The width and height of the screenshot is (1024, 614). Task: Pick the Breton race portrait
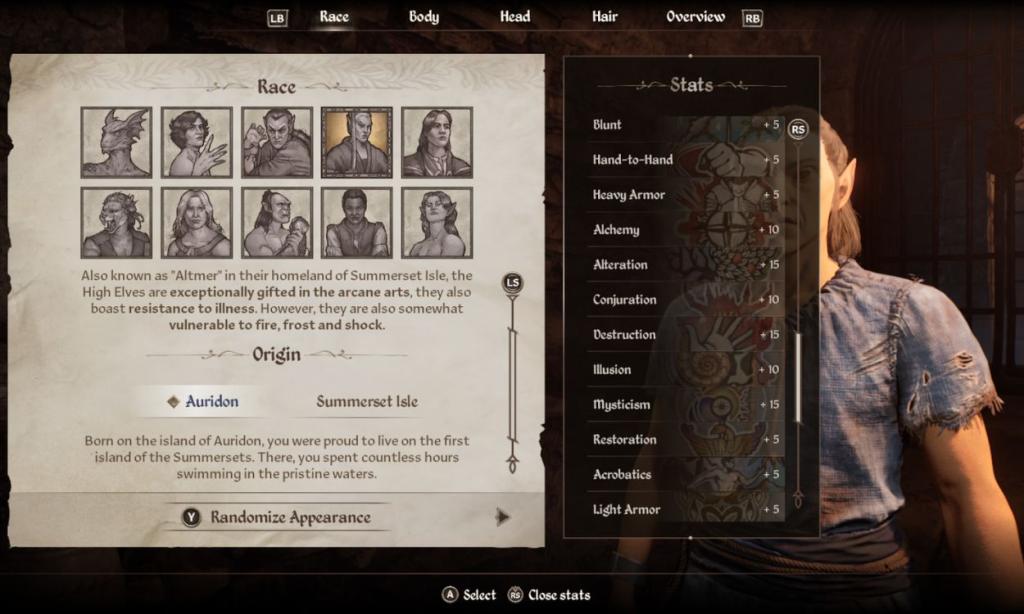click(196, 143)
